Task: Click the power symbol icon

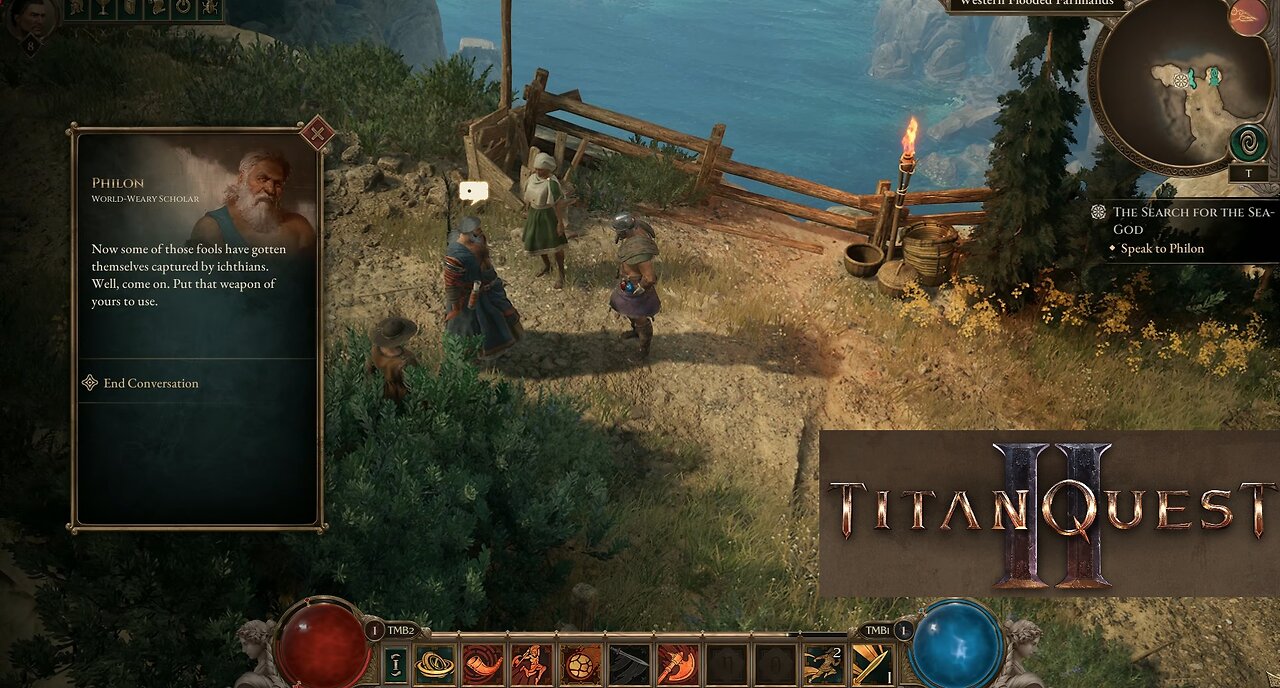Action: 183,9
